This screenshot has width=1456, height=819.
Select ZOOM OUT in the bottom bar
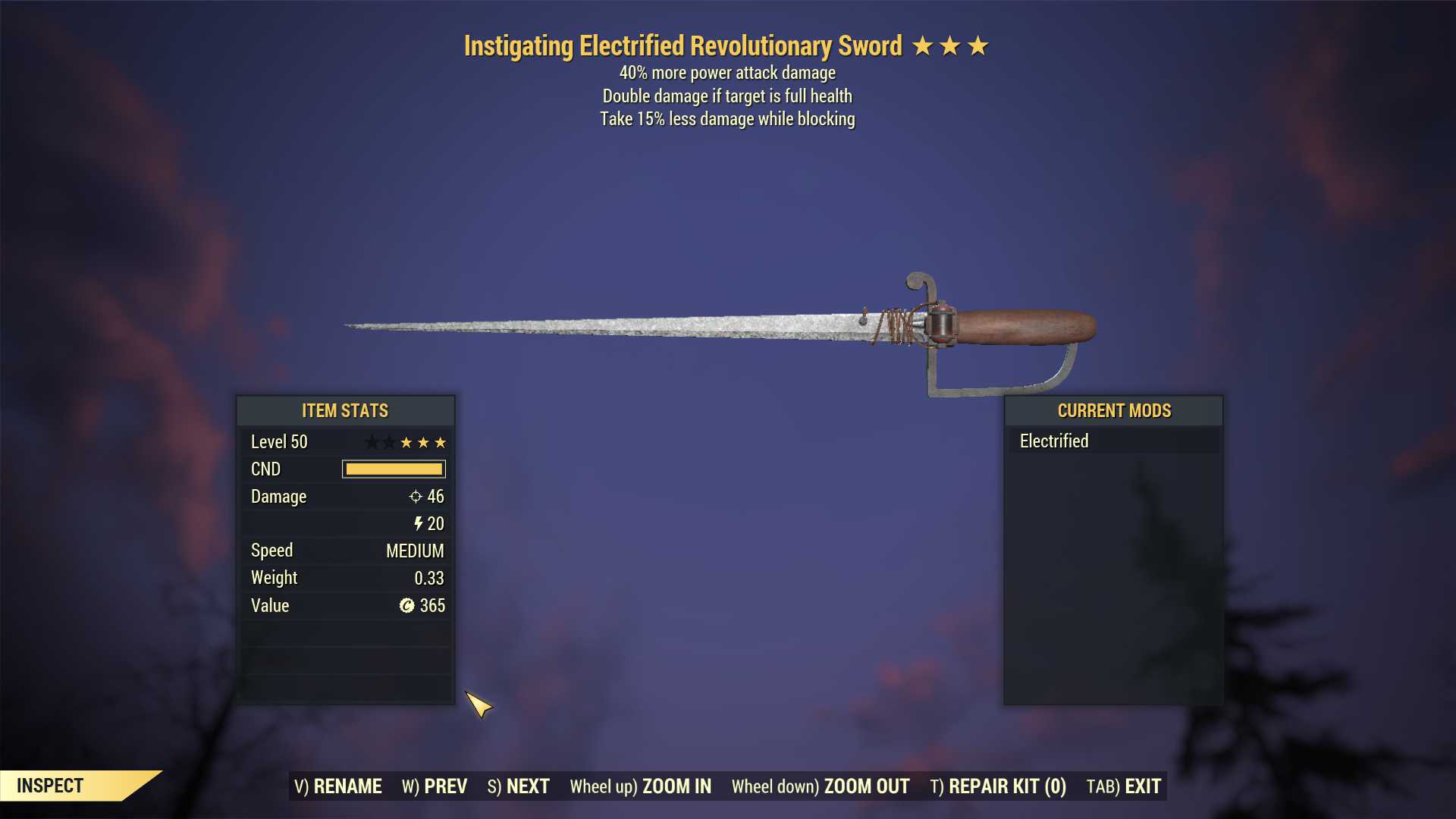tap(820, 786)
